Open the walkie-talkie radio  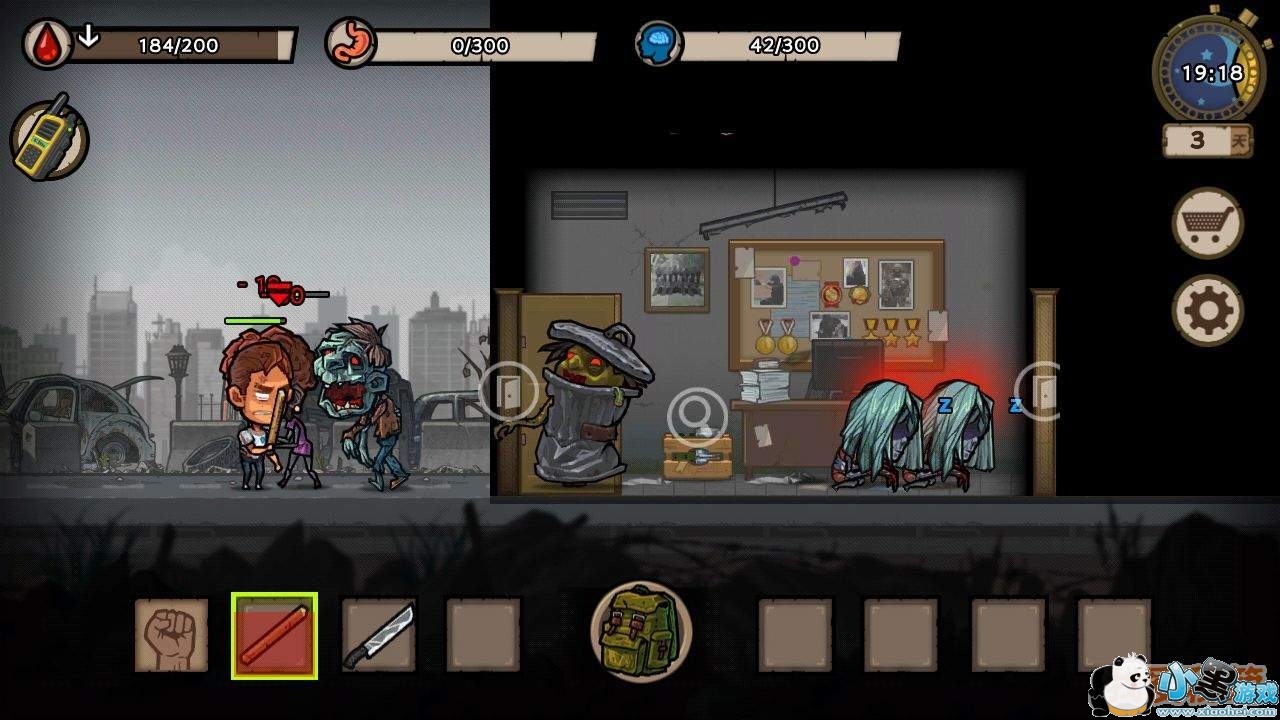pos(50,139)
